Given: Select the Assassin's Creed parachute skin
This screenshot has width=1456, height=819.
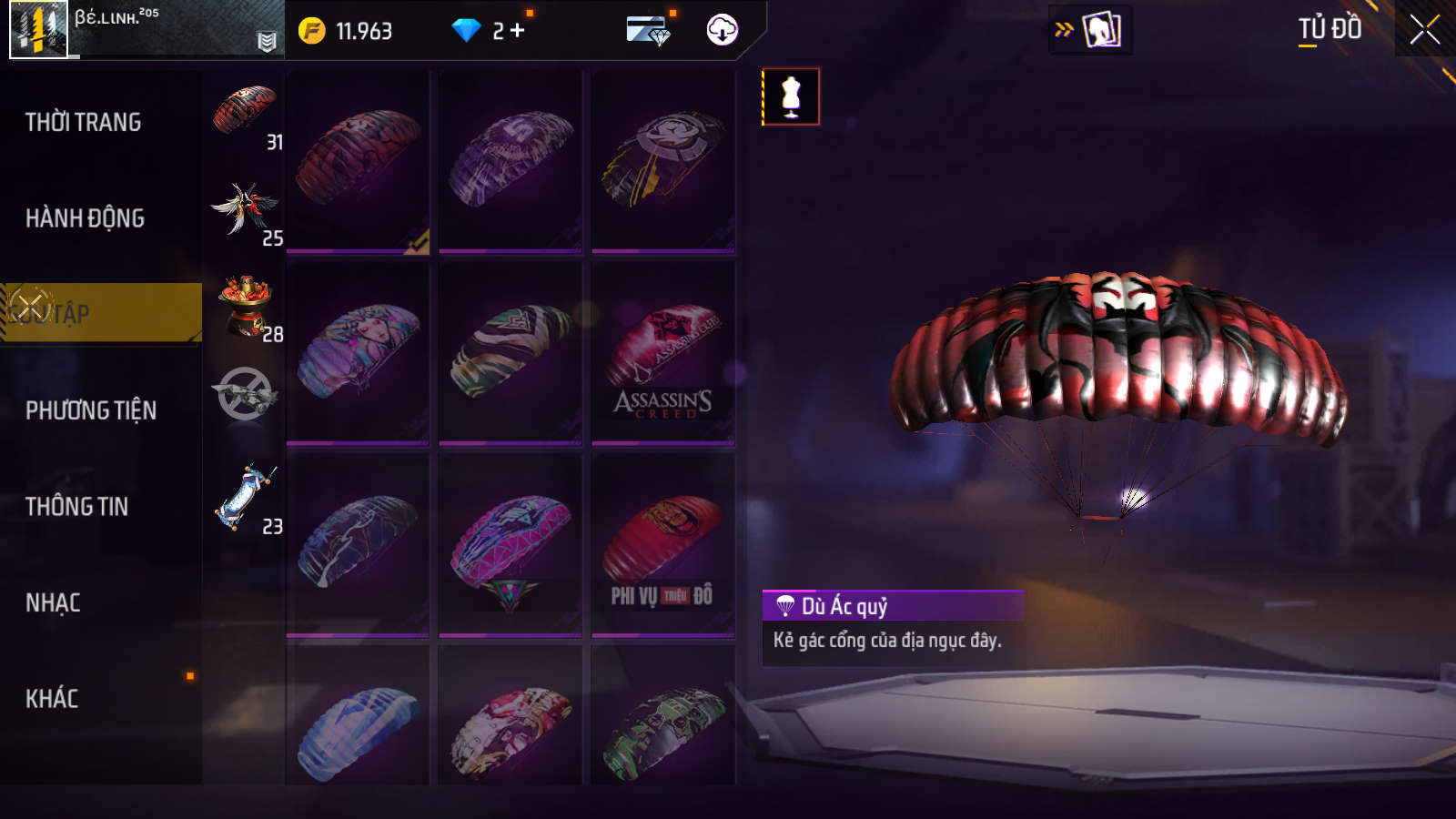Looking at the screenshot, I should pyautogui.click(x=662, y=353).
